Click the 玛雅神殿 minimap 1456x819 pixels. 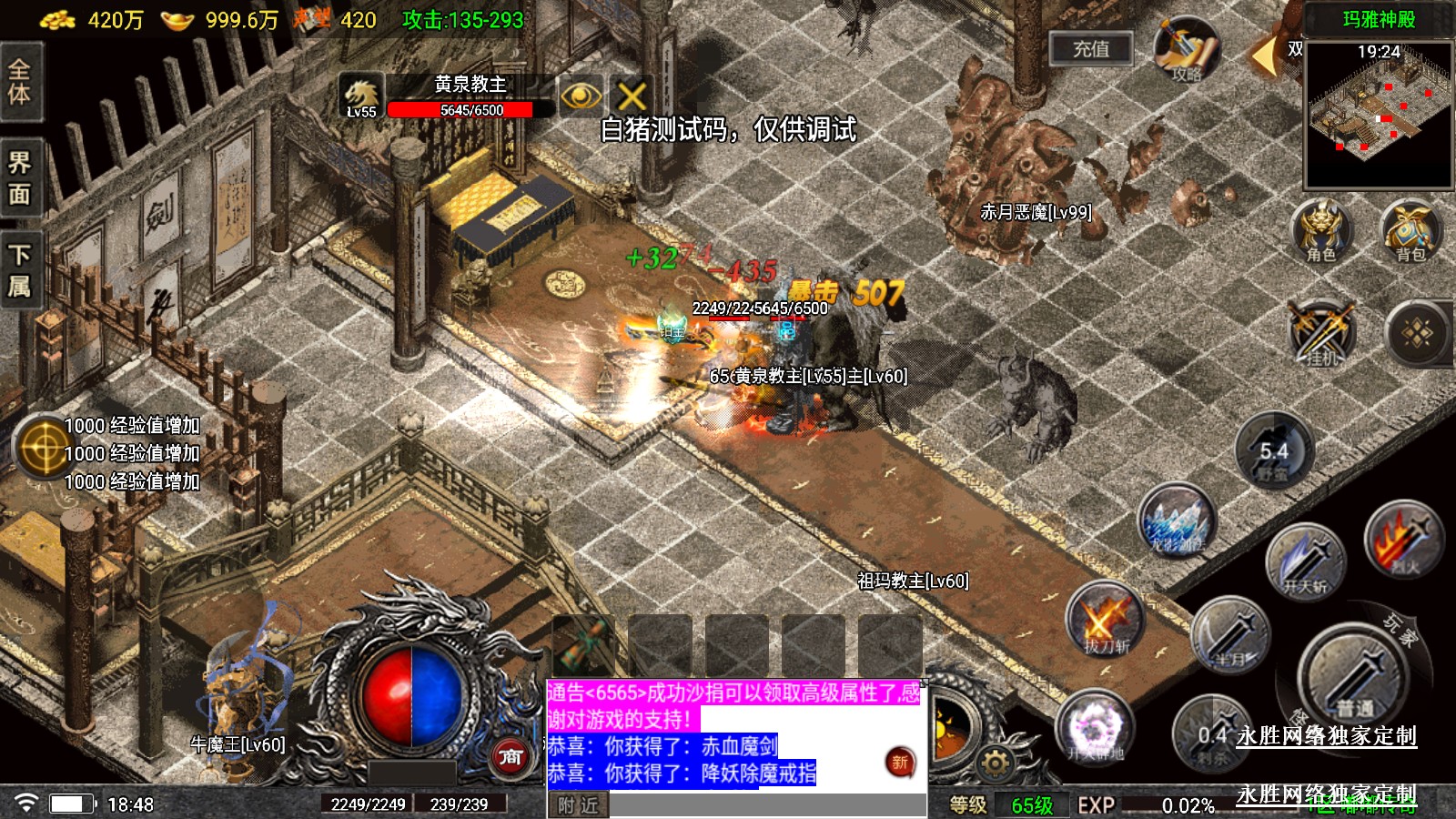(1378, 114)
